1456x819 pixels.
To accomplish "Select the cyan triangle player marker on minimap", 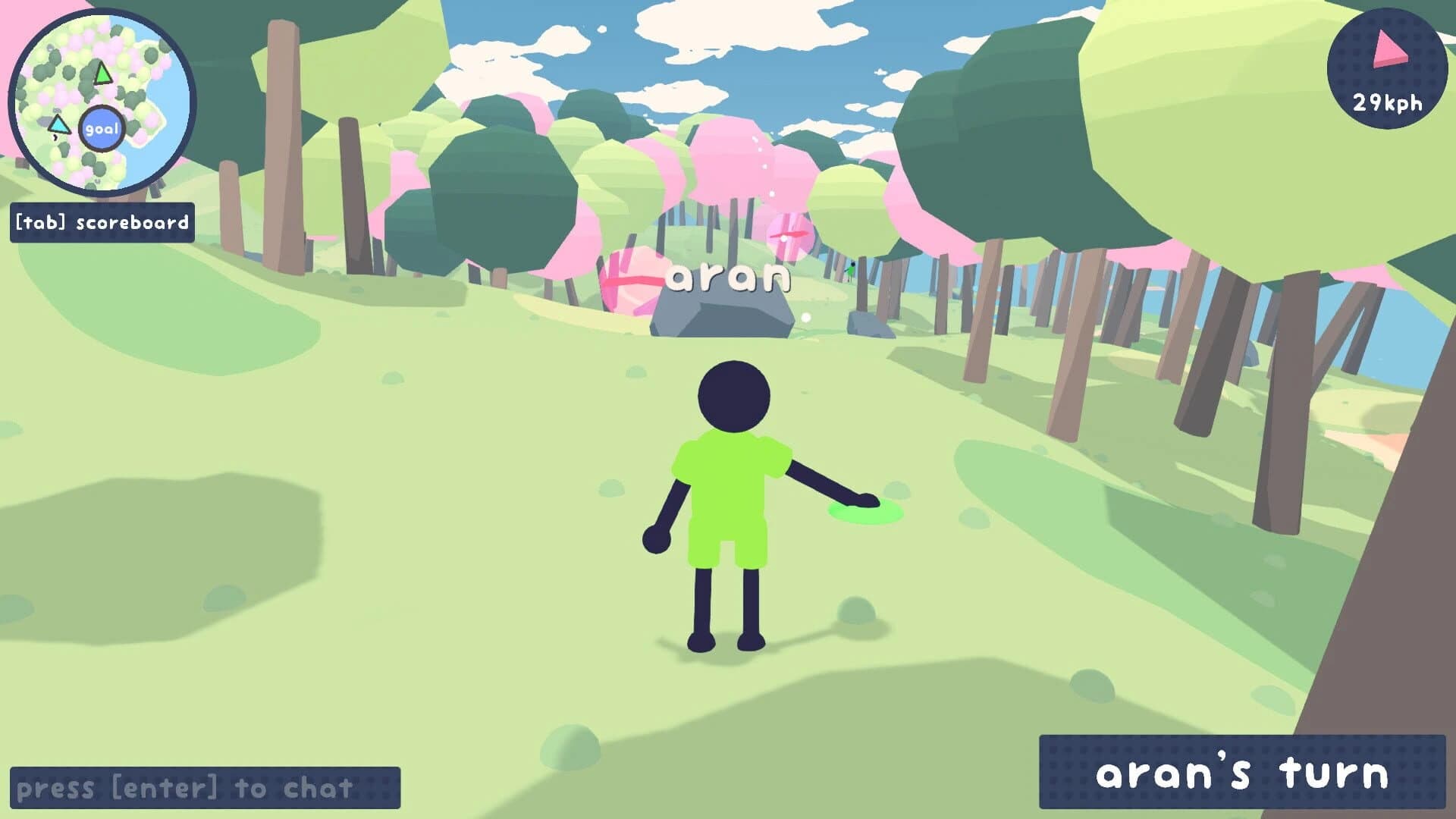I will pyautogui.click(x=60, y=125).
